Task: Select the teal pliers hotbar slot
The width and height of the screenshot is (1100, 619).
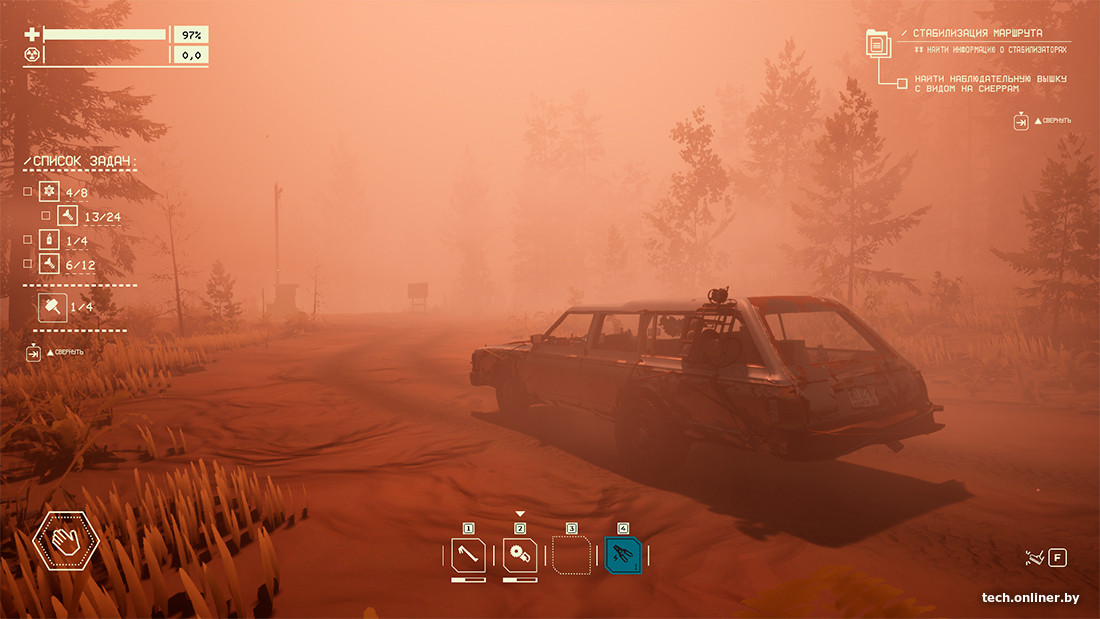Action: click(x=623, y=555)
